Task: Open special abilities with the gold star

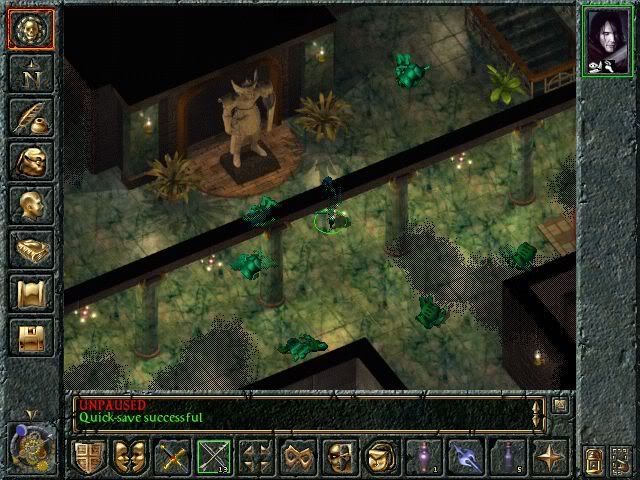Action: click(x=549, y=457)
